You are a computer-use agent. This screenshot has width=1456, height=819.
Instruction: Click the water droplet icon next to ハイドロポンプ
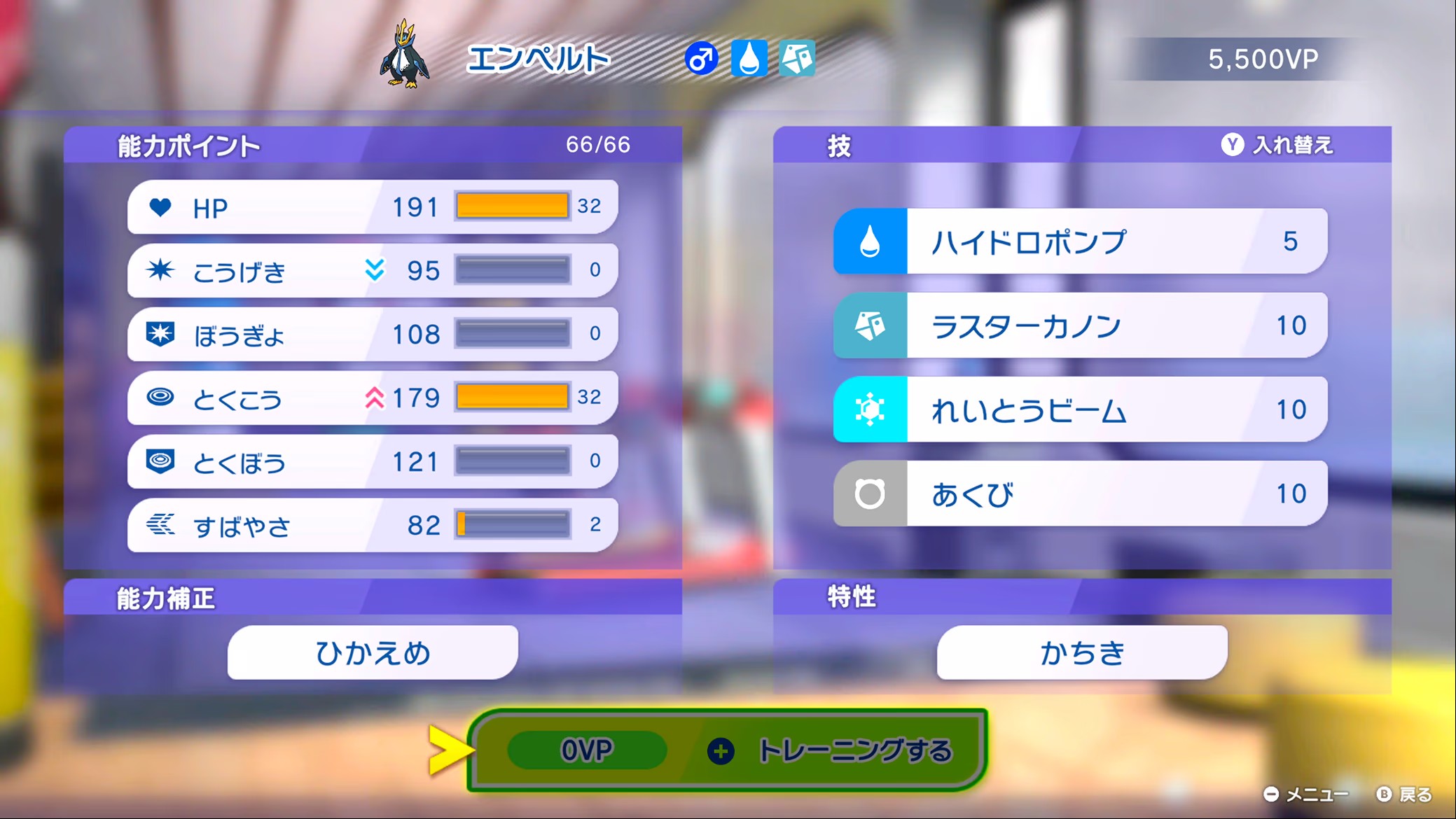868,240
